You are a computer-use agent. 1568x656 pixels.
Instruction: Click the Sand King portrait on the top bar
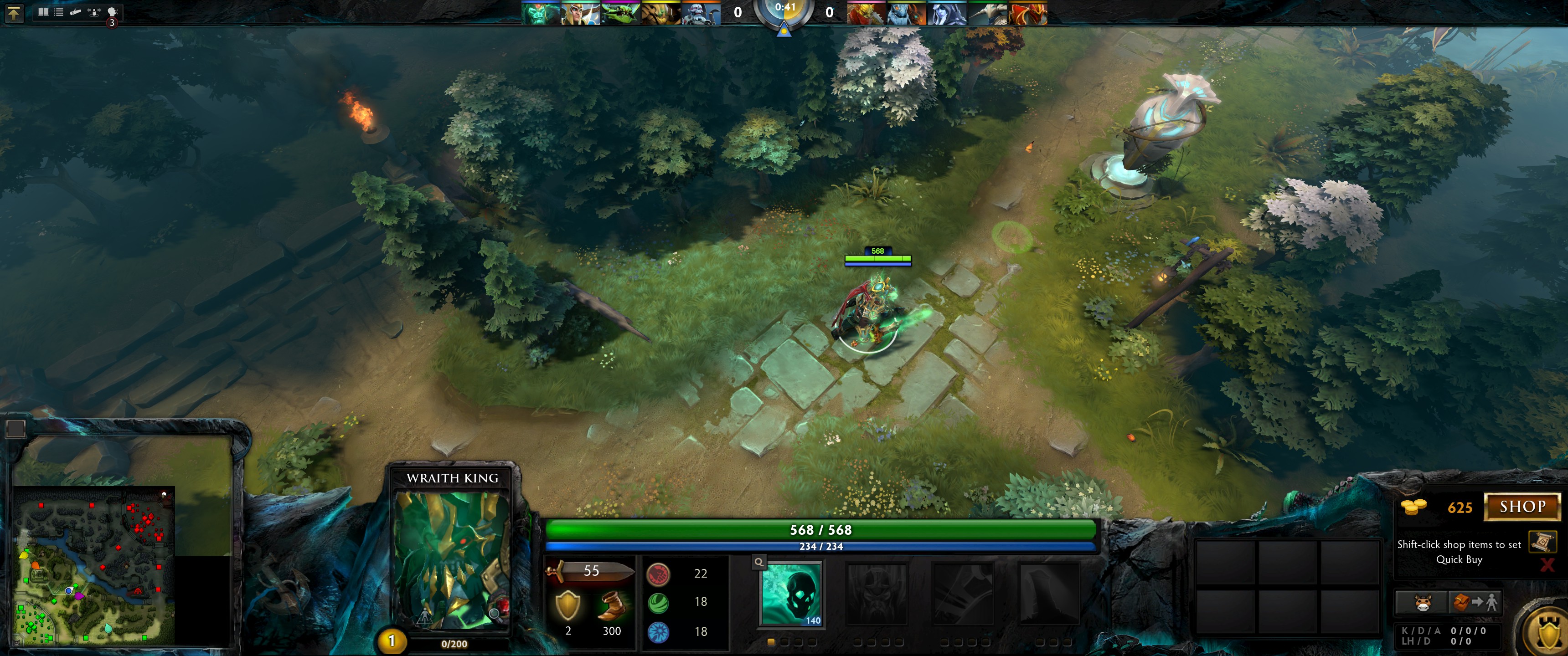coord(660,13)
